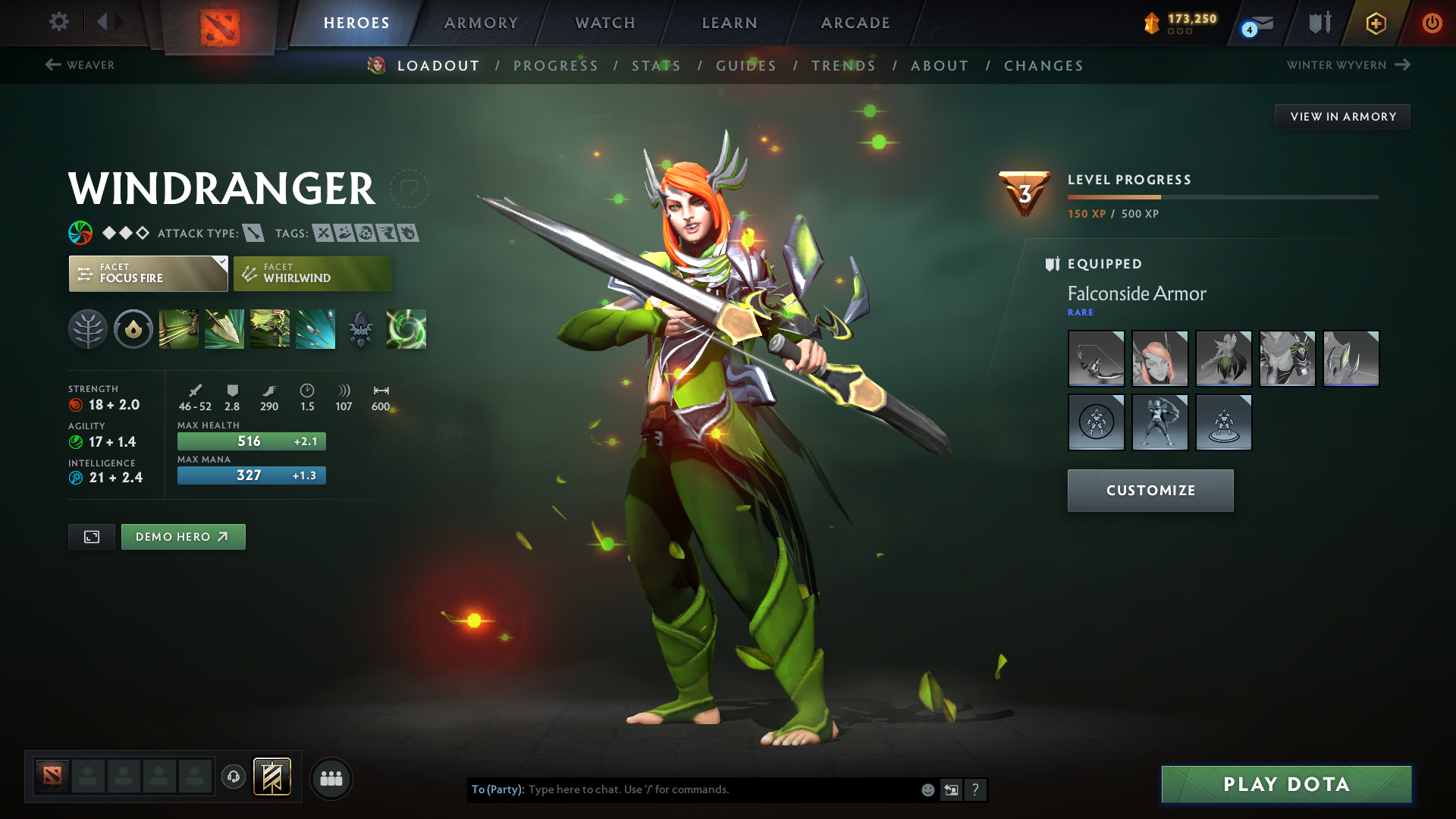Screen dimensions: 1456x819
Task: Focus the party chat input box
Action: pos(720,789)
